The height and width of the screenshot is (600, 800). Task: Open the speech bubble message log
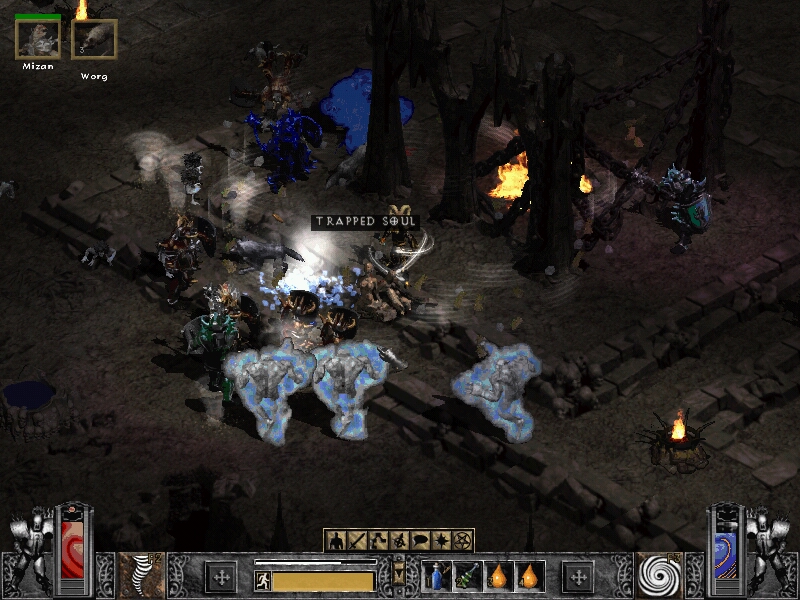click(421, 540)
